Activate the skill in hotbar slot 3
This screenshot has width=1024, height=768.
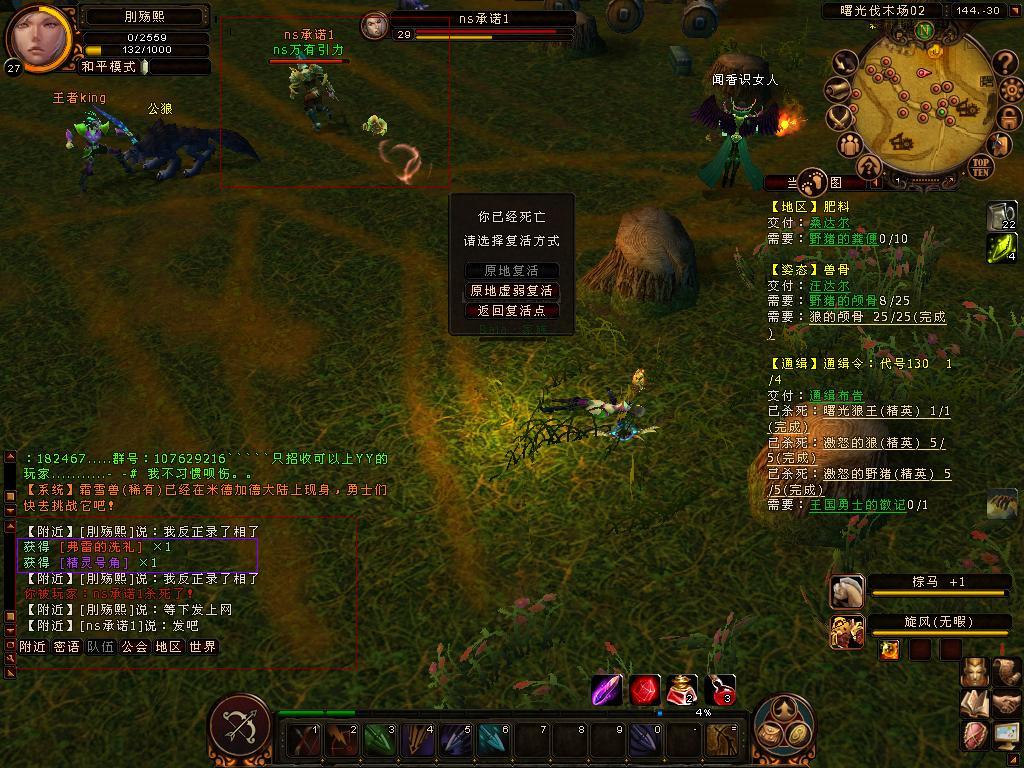[379, 741]
